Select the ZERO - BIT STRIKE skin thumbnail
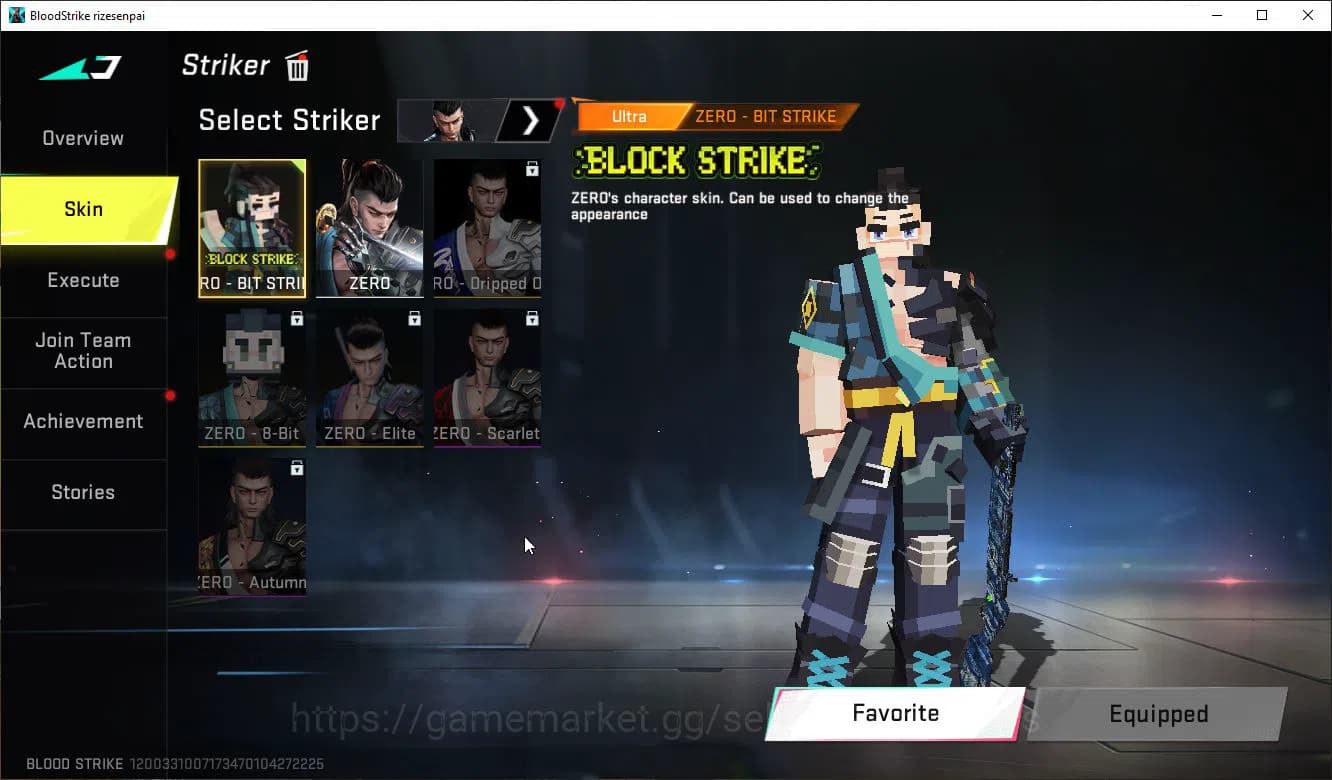This screenshot has width=1332, height=780. 252,228
